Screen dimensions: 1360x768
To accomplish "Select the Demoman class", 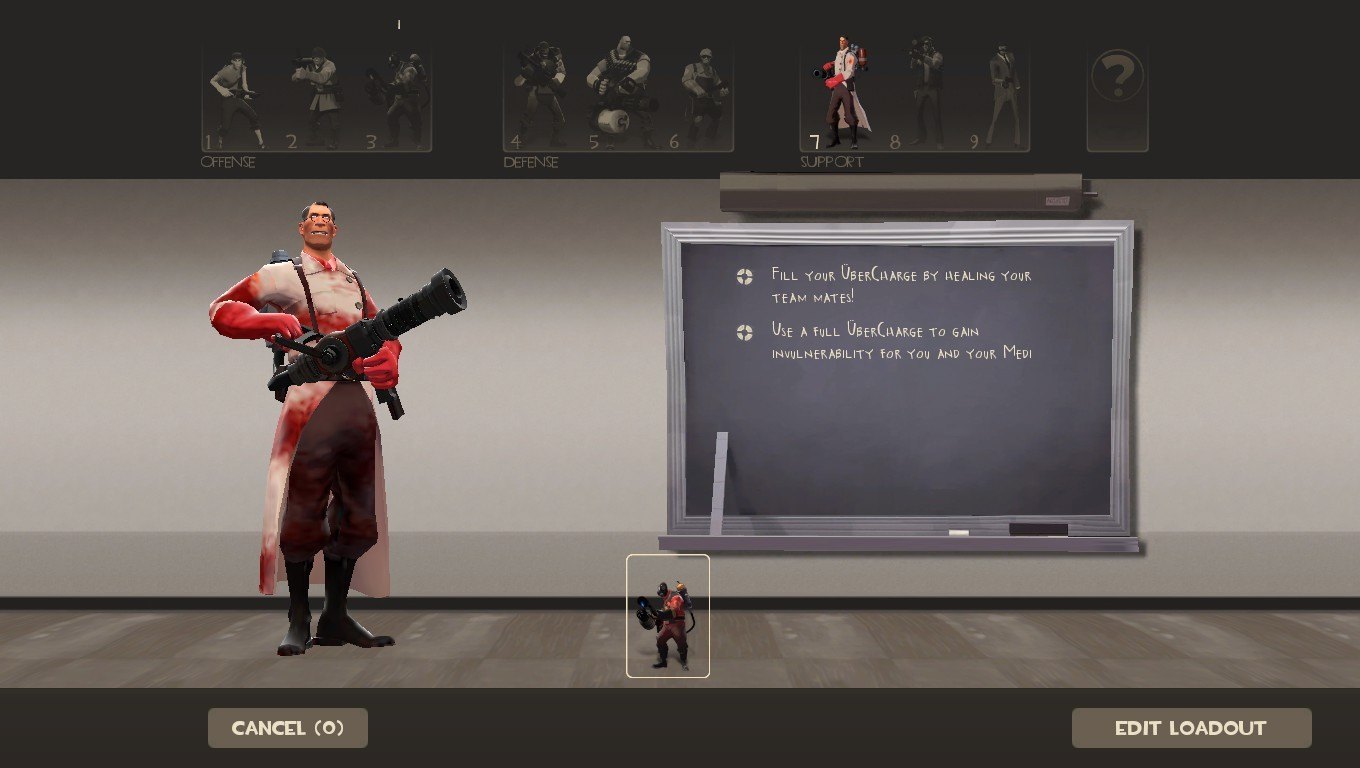I will click(539, 96).
